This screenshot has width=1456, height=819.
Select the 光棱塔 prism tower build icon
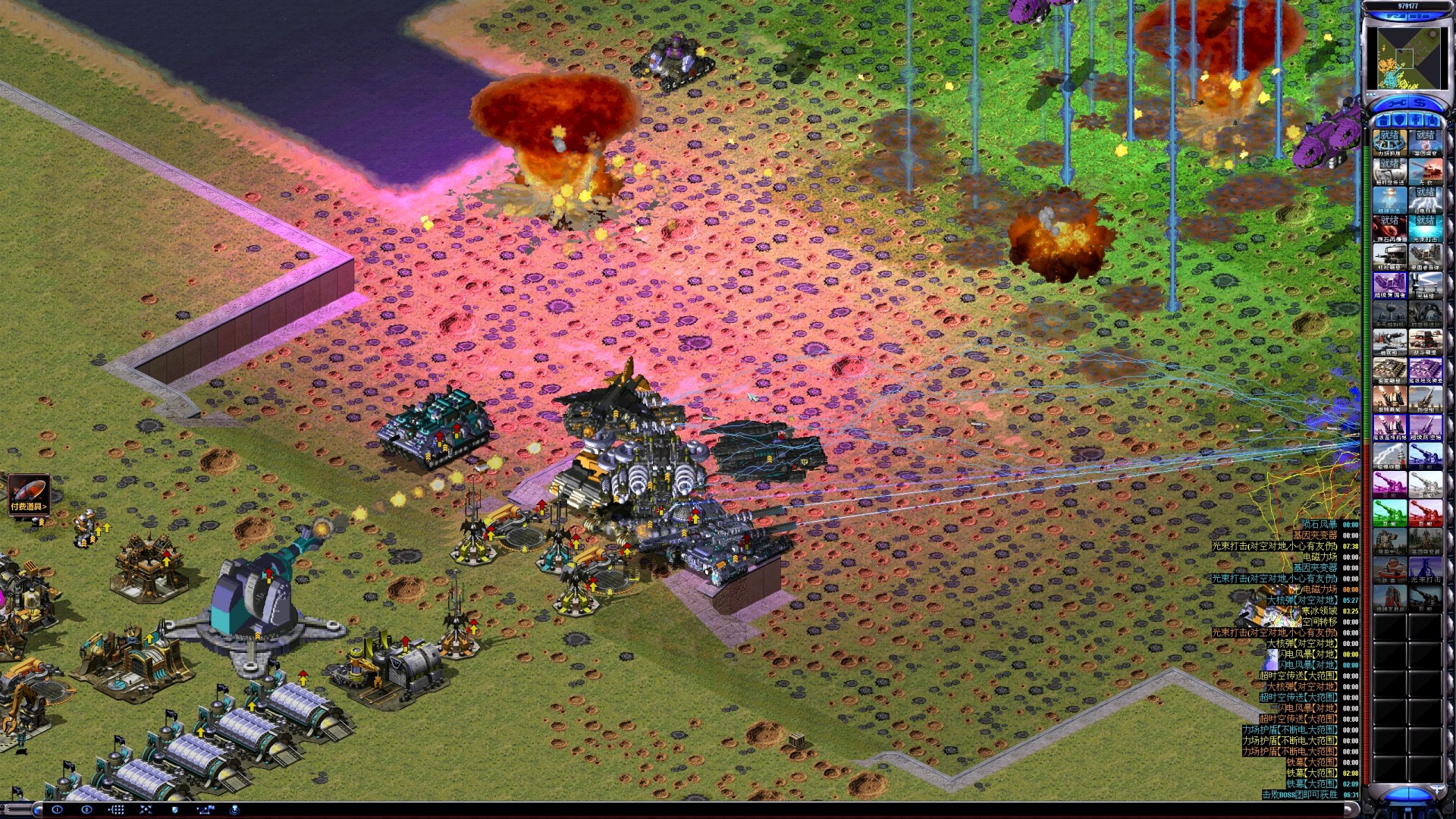click(x=1426, y=284)
